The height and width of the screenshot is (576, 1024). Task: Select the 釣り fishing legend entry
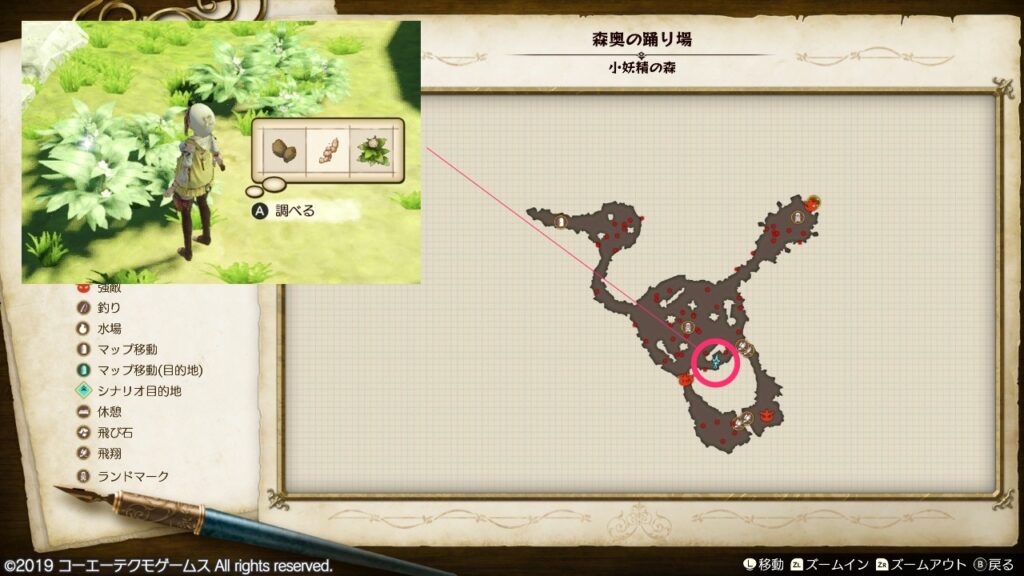(110, 308)
